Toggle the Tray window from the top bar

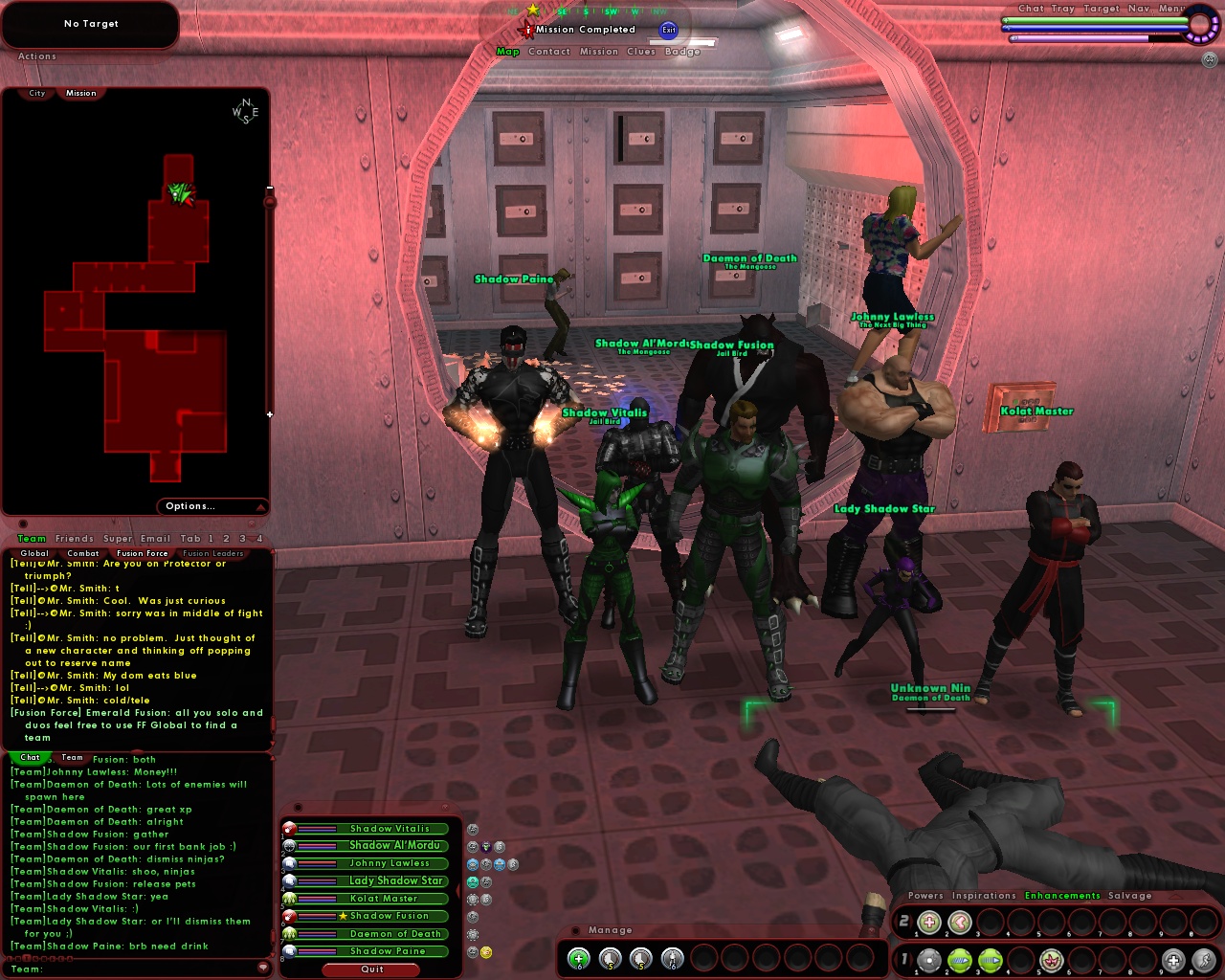1062,8
